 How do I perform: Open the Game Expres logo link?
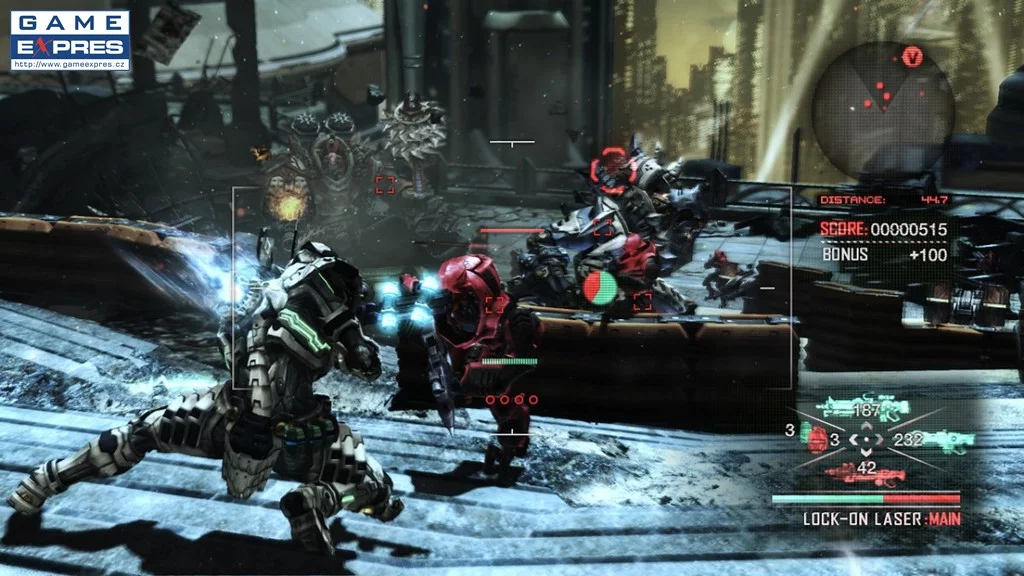pos(70,41)
